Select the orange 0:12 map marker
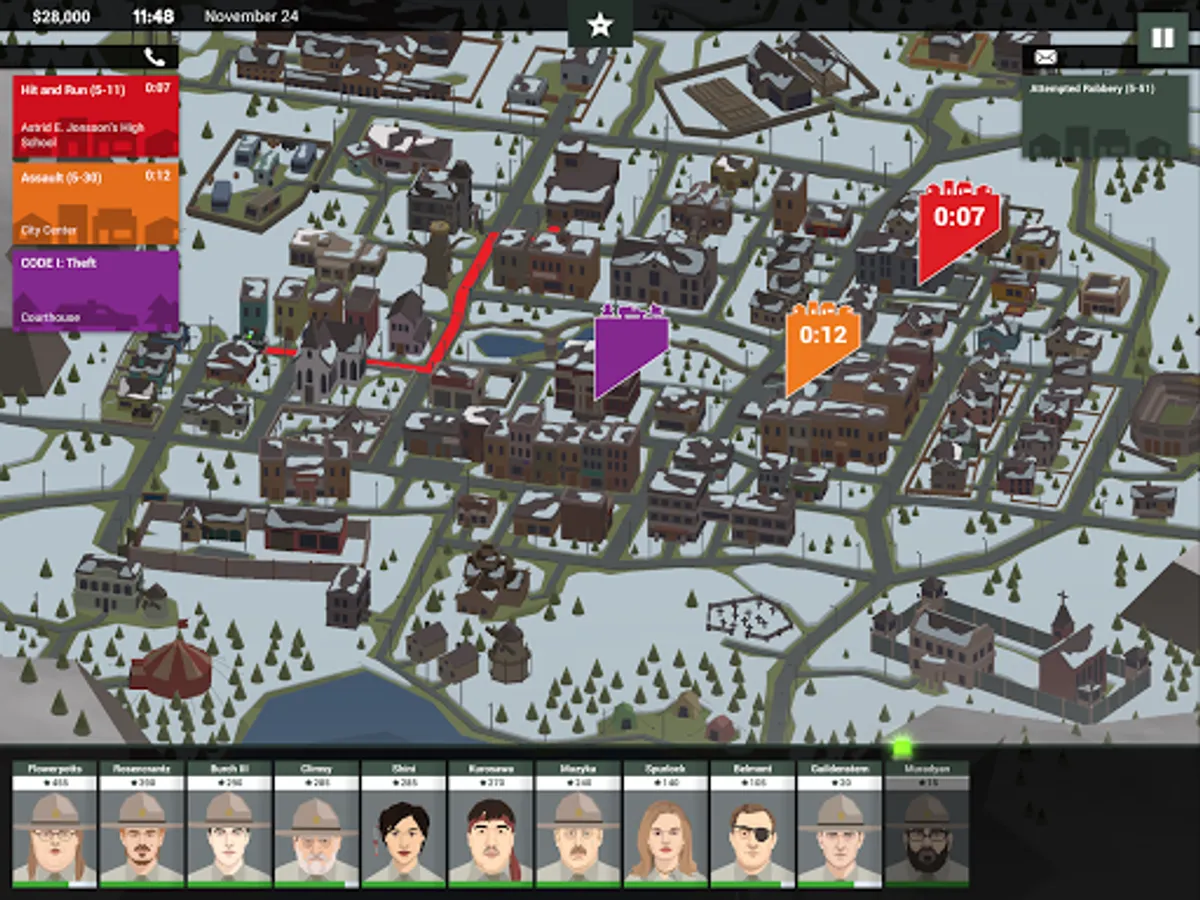Image resolution: width=1200 pixels, height=900 pixels. tap(821, 342)
